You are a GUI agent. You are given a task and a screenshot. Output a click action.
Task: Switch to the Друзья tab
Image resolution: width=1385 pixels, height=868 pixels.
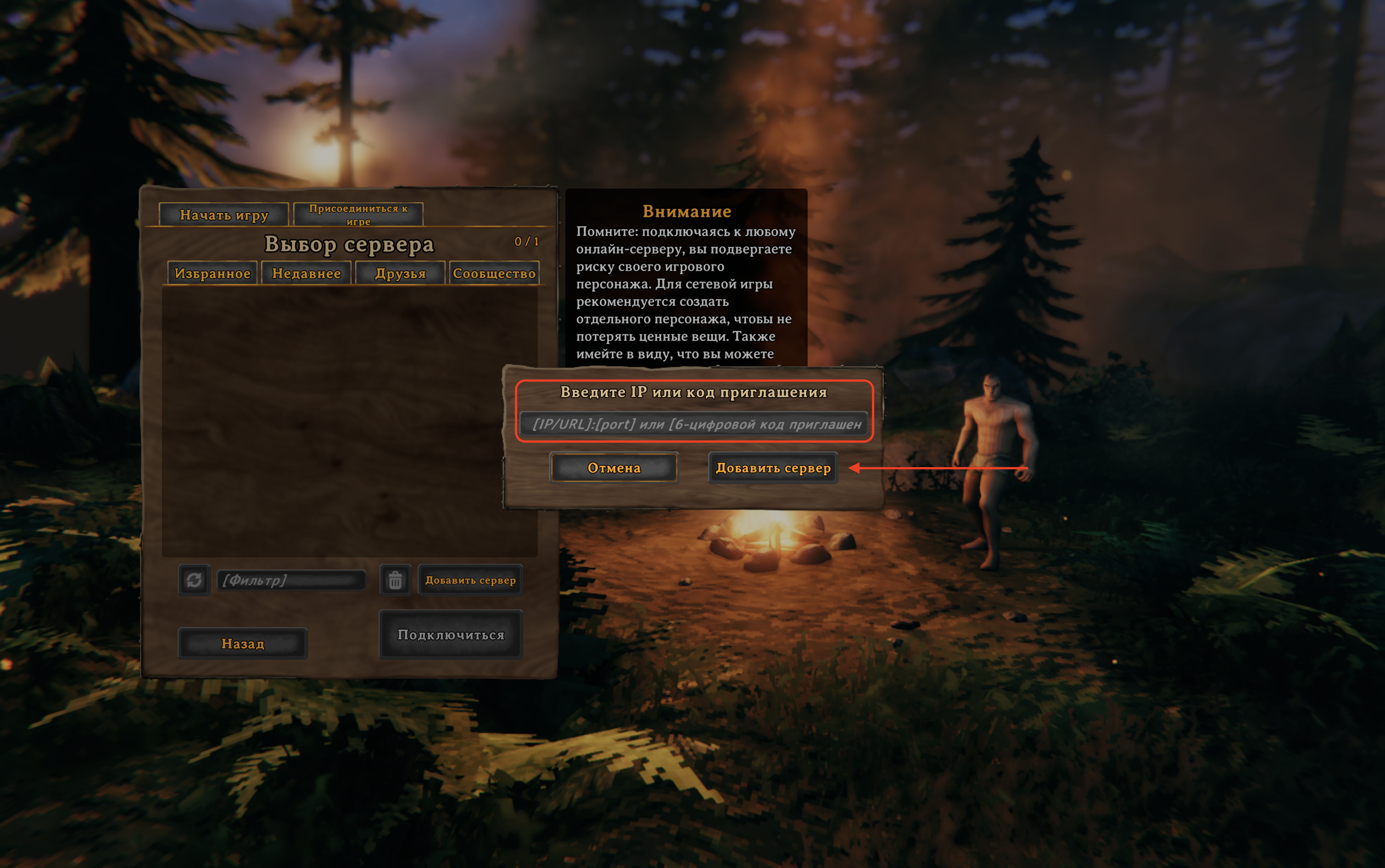click(x=400, y=273)
